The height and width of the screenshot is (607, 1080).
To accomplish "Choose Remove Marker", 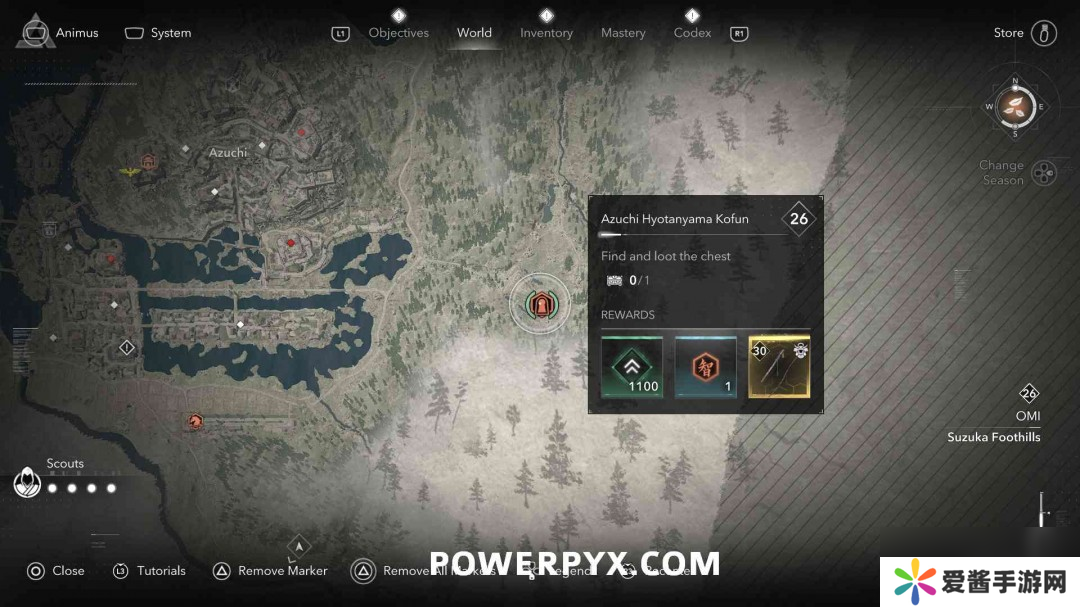I will click(270, 571).
